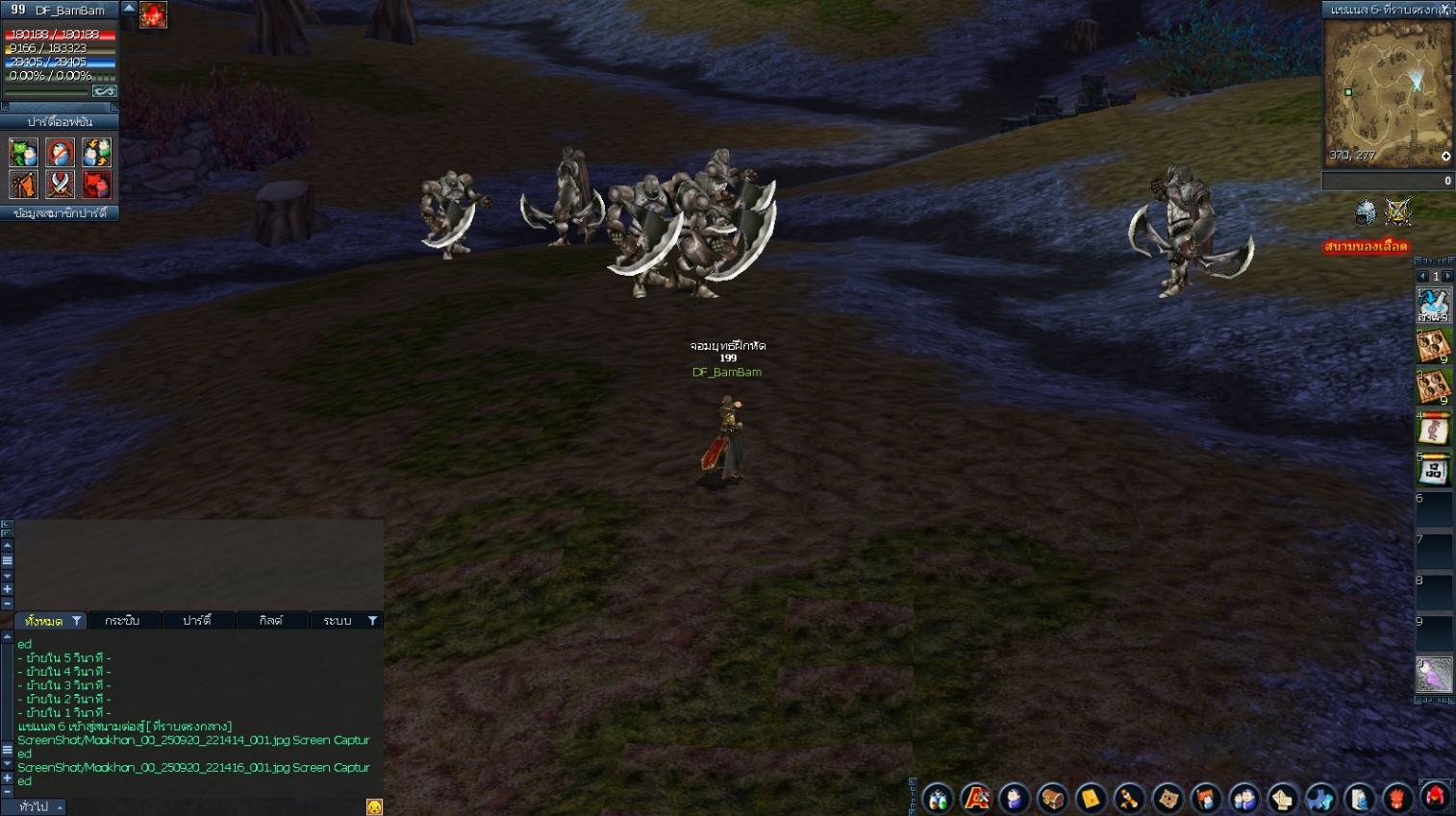This screenshot has height=816, width=1456.
Task: Collapse the character status panel arrow
Action: pos(129,8)
